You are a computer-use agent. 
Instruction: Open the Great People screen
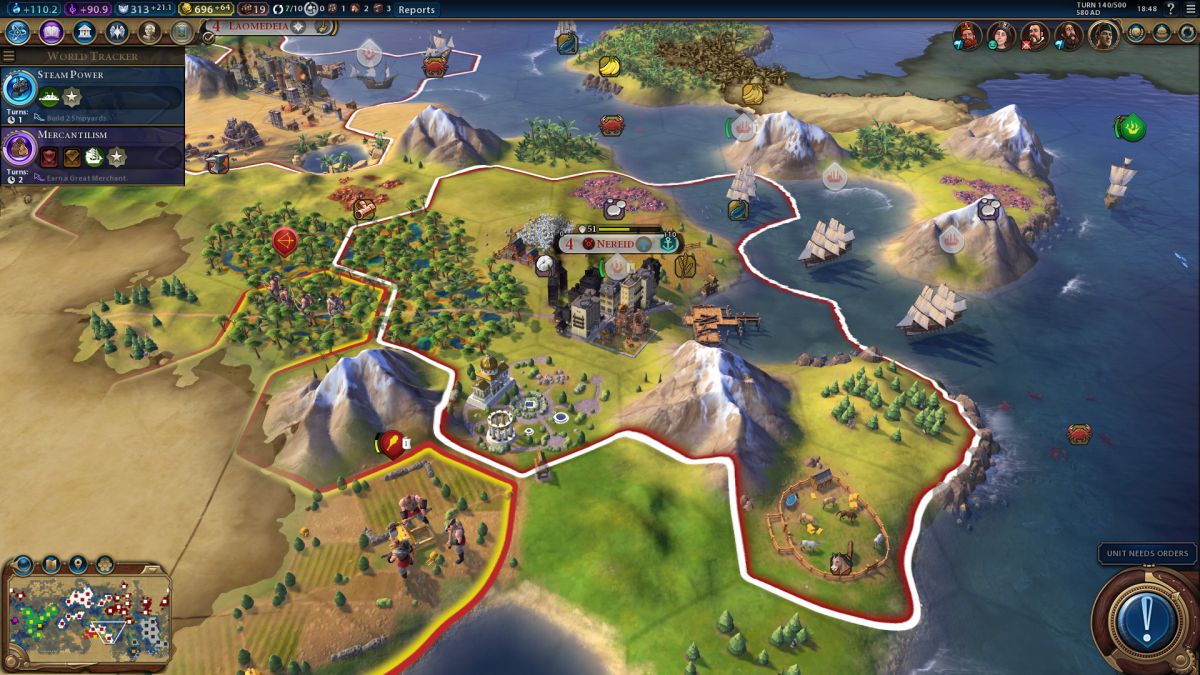pyautogui.click(x=149, y=33)
